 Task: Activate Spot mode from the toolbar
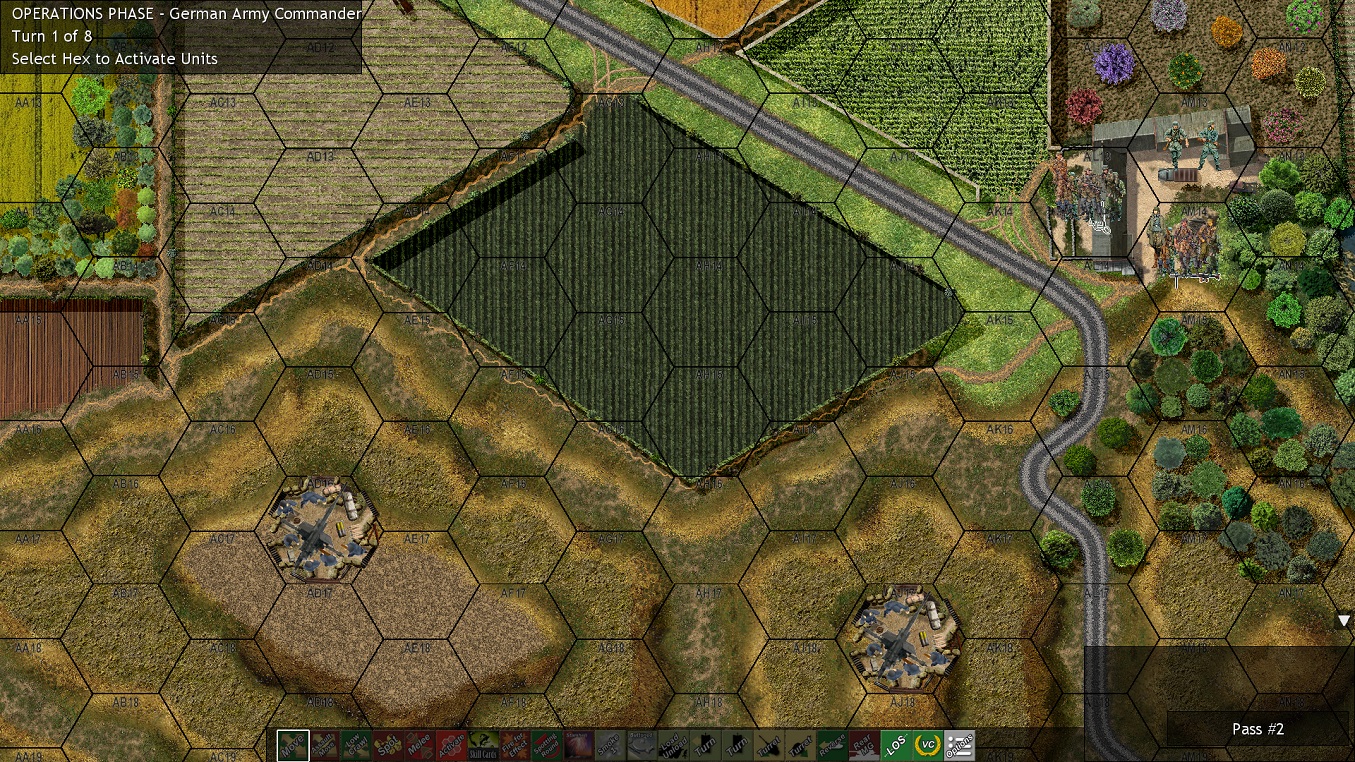click(x=389, y=745)
